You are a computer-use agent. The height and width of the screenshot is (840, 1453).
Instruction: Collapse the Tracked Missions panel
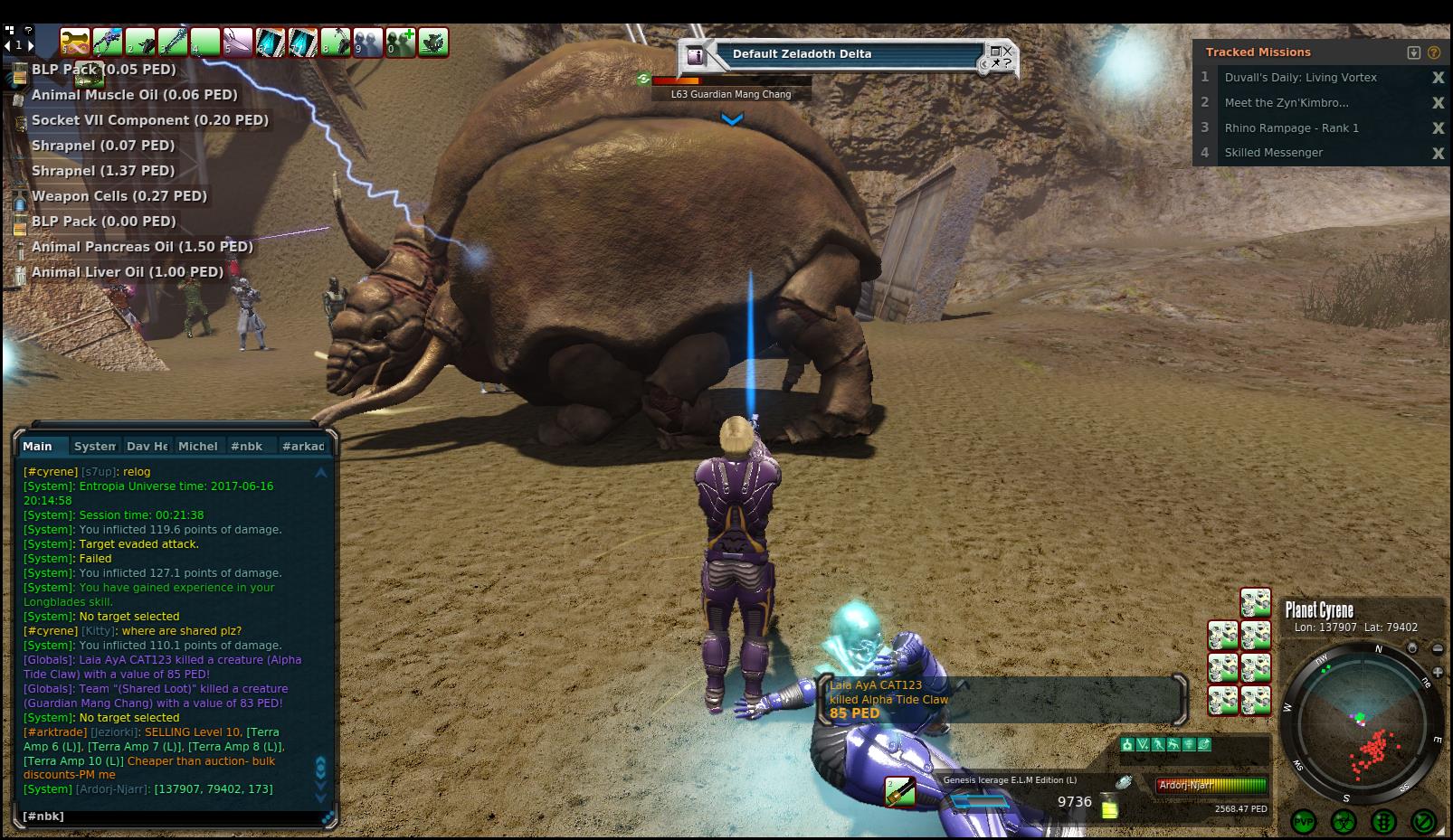tap(1414, 52)
